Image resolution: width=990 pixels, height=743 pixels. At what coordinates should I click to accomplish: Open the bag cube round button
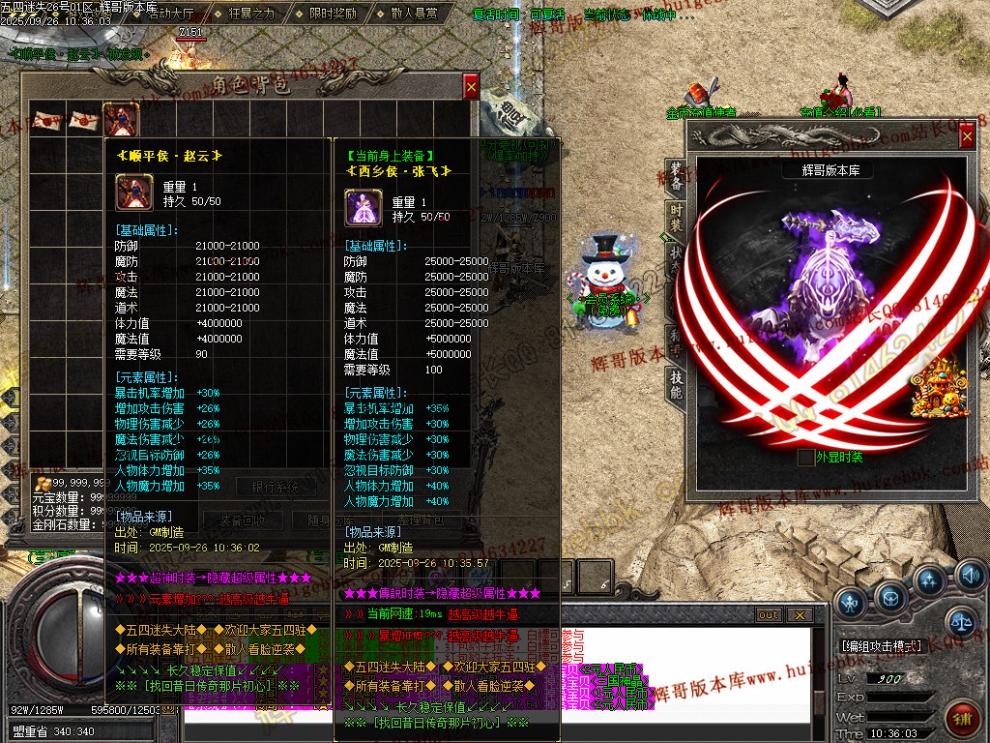(890, 596)
